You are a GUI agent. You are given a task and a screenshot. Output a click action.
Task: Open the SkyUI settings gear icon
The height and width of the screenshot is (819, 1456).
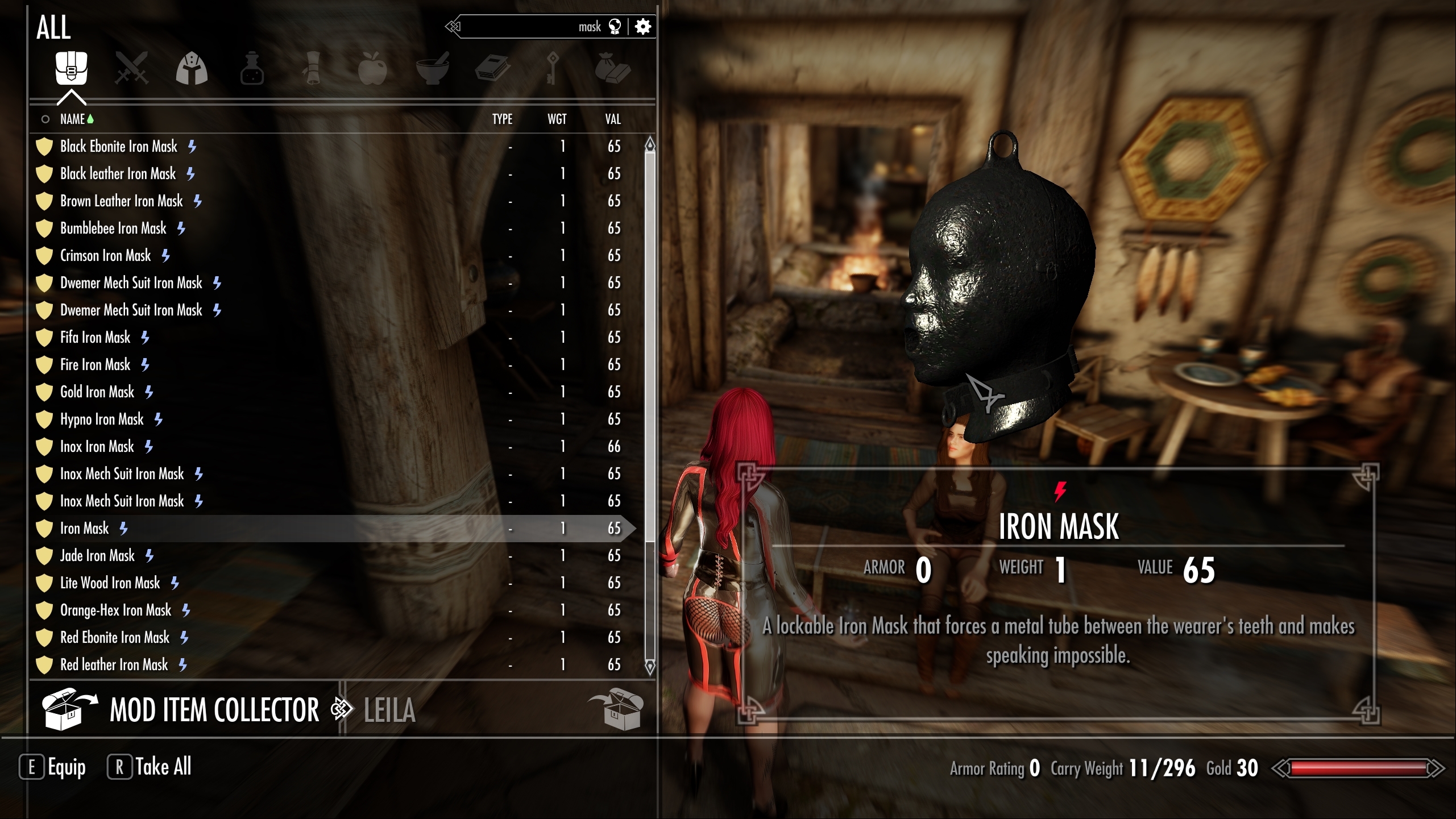click(x=642, y=26)
